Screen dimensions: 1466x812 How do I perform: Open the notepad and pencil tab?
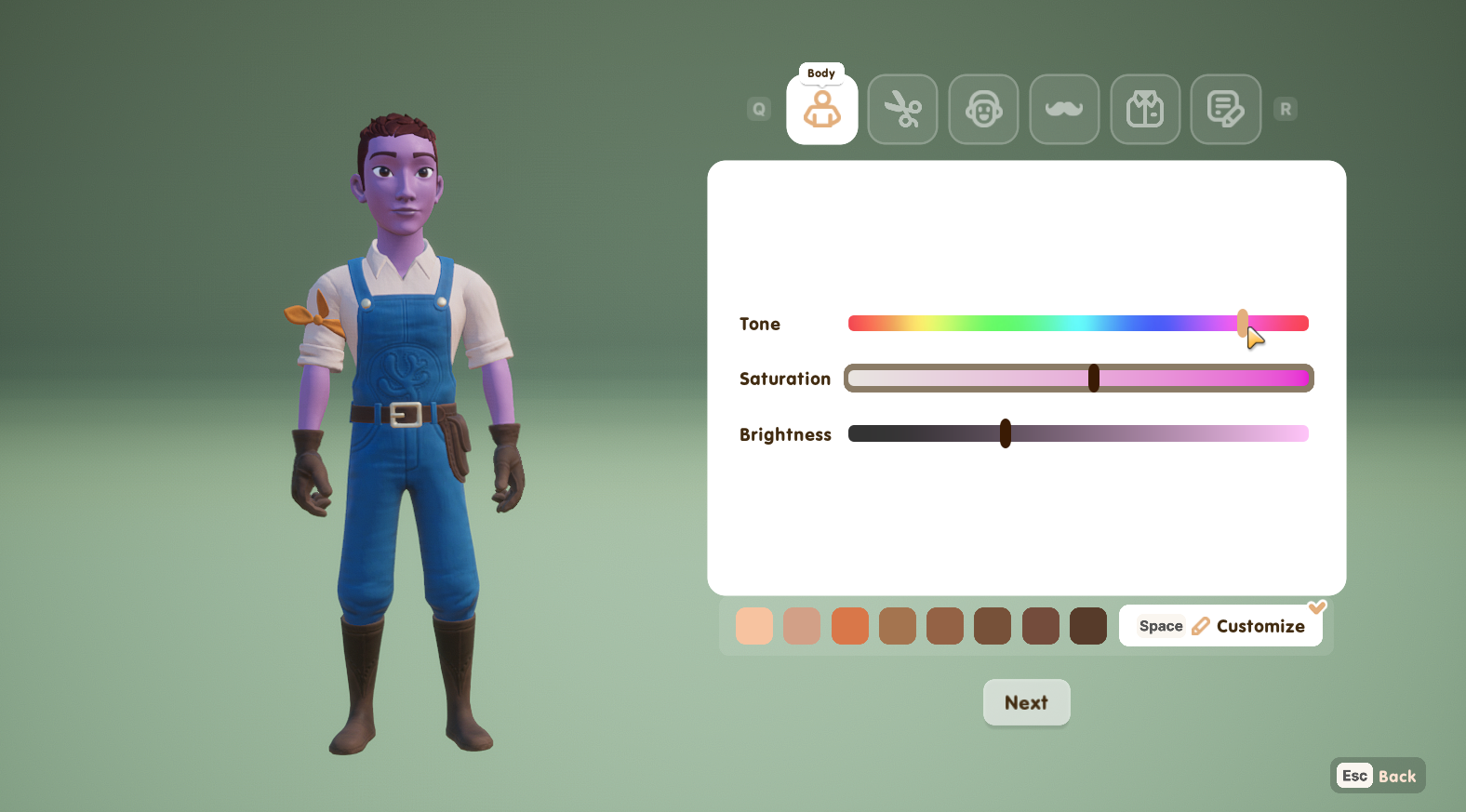(1225, 110)
